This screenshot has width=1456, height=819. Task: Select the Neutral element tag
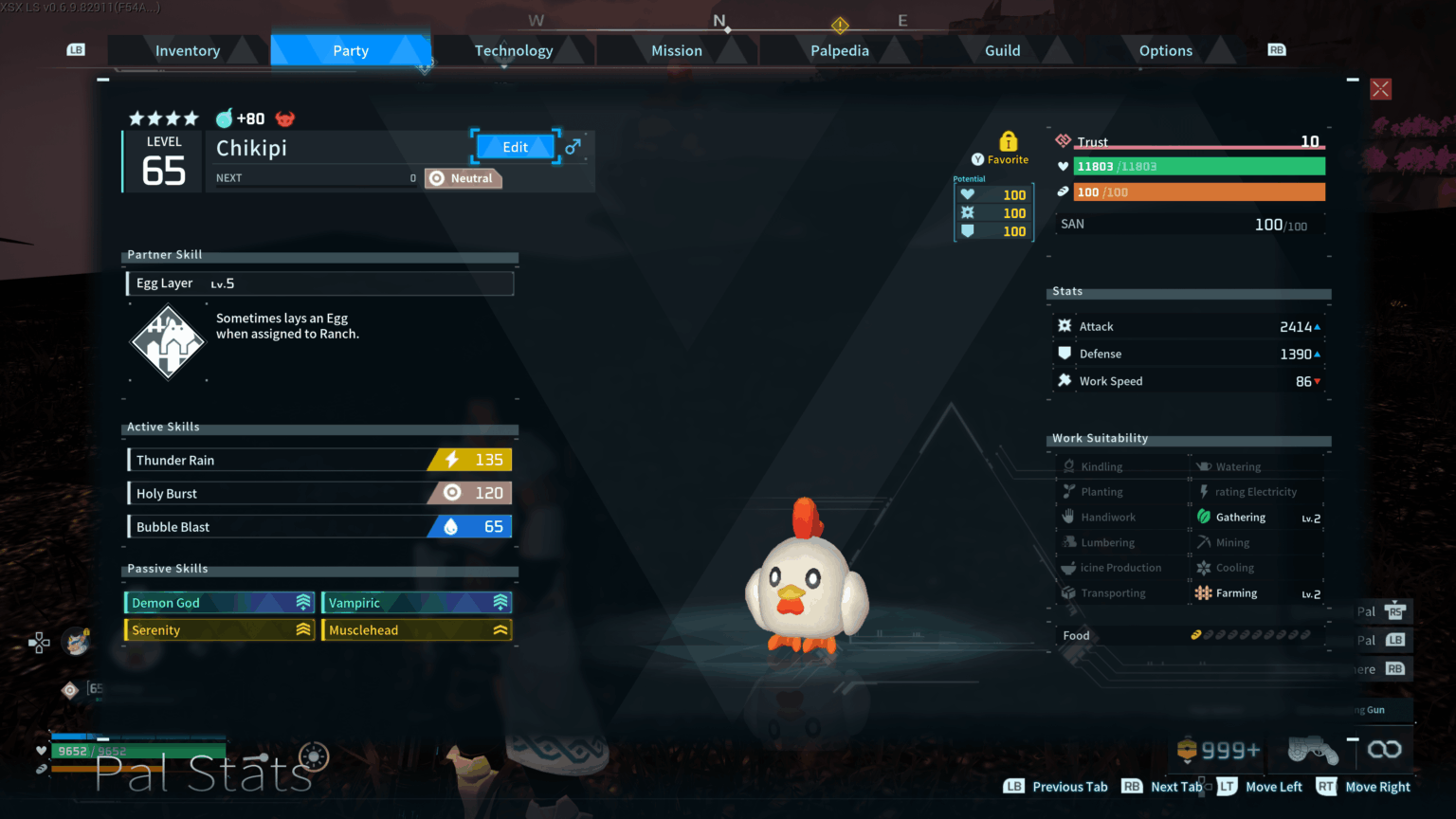coord(463,178)
